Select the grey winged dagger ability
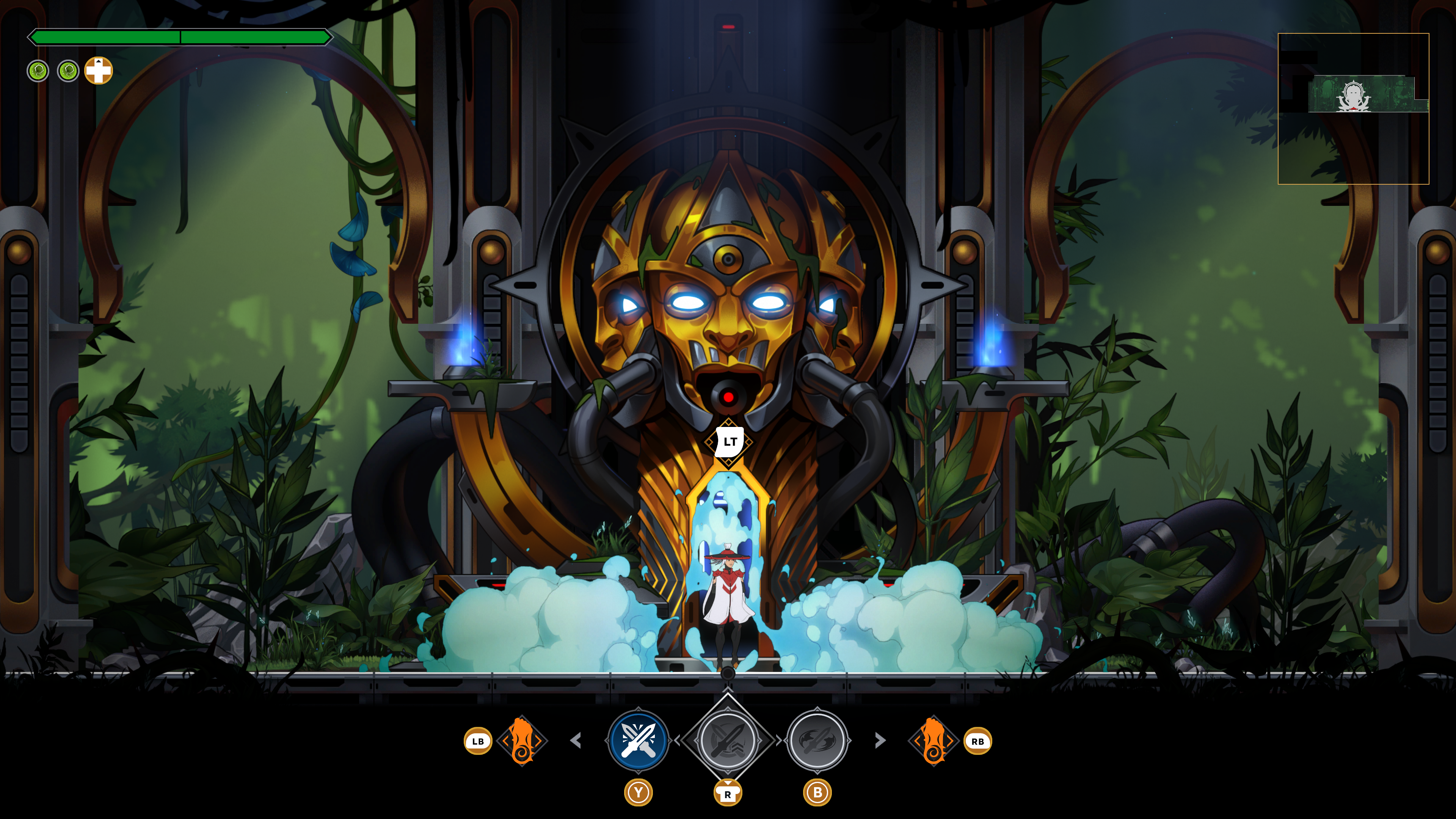 (x=817, y=740)
